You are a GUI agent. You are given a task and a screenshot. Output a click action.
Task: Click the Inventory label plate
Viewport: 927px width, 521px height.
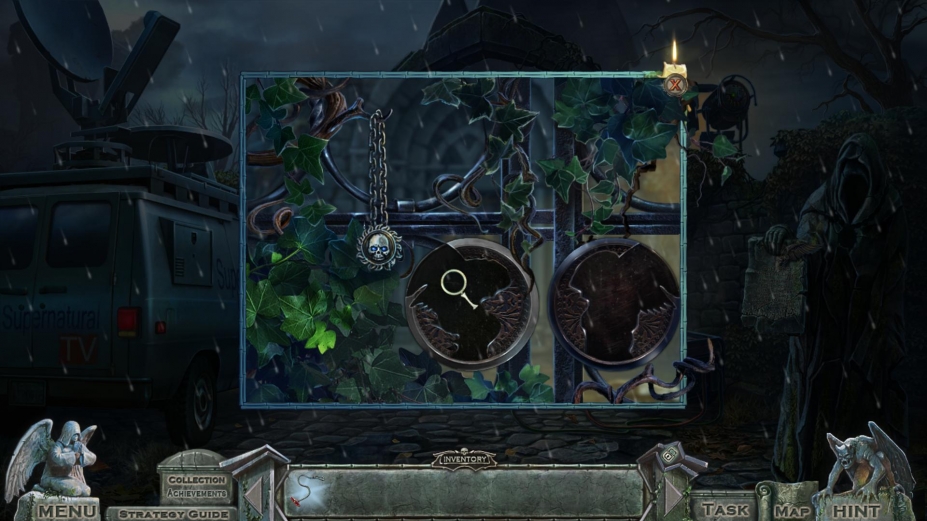(463, 459)
